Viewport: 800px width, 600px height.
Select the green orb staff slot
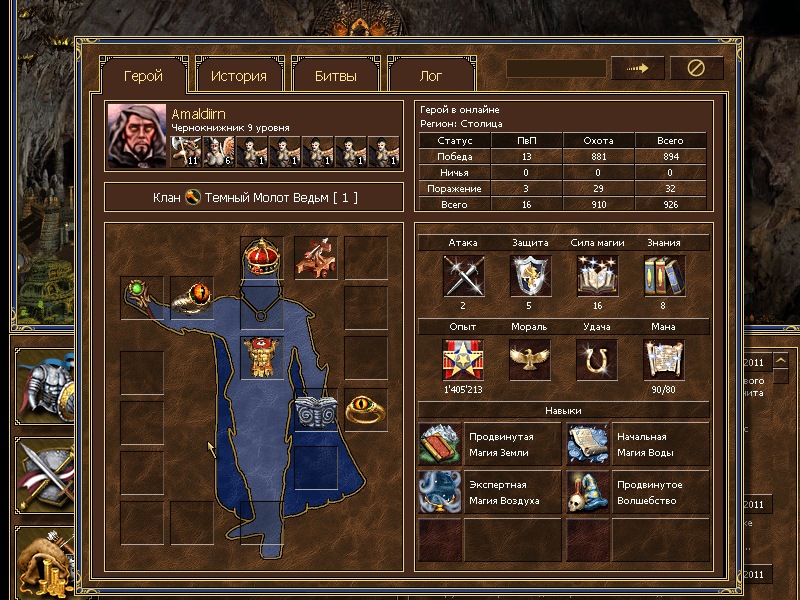point(141,297)
